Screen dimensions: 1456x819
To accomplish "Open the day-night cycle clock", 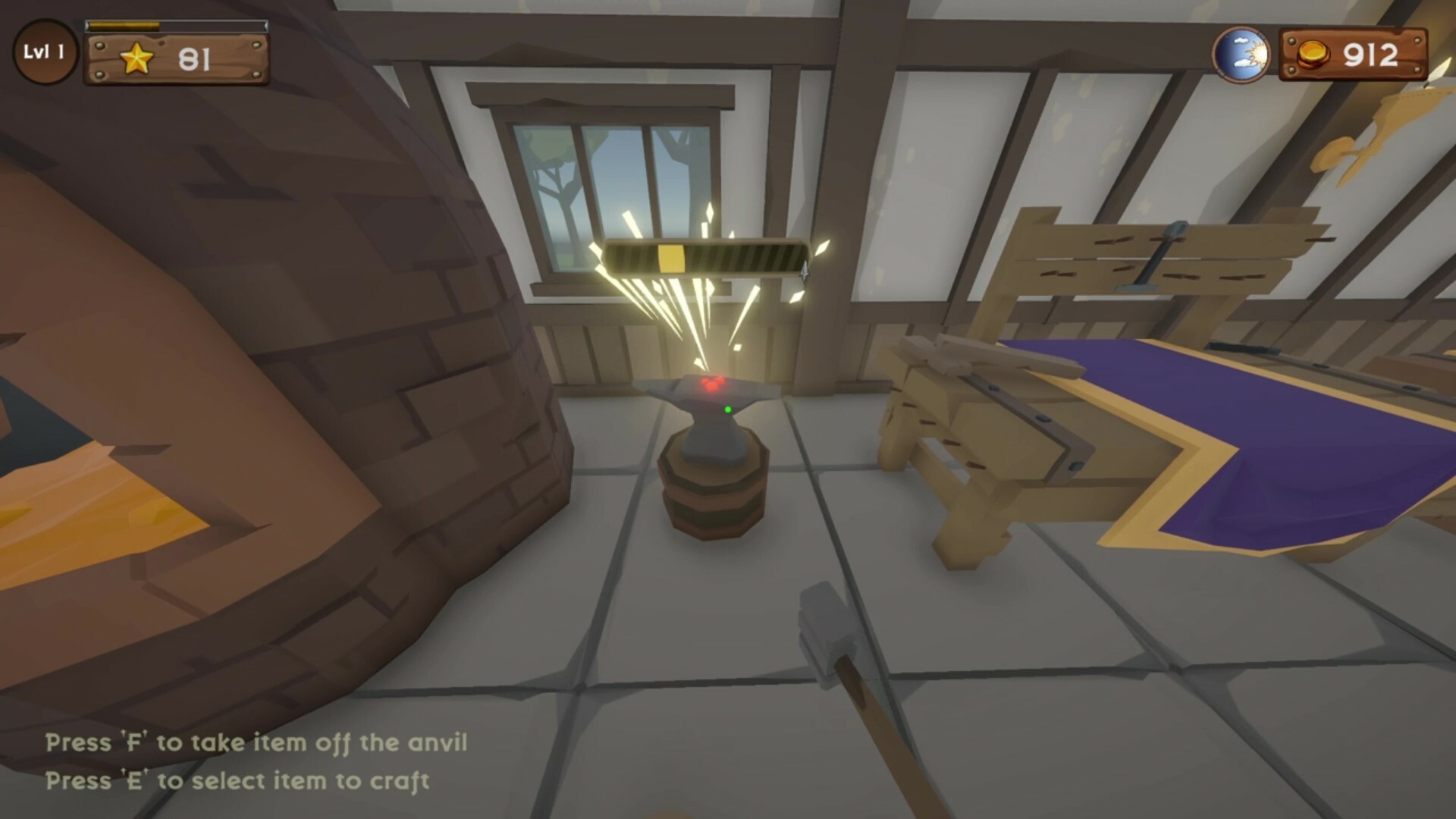I will (x=1244, y=55).
